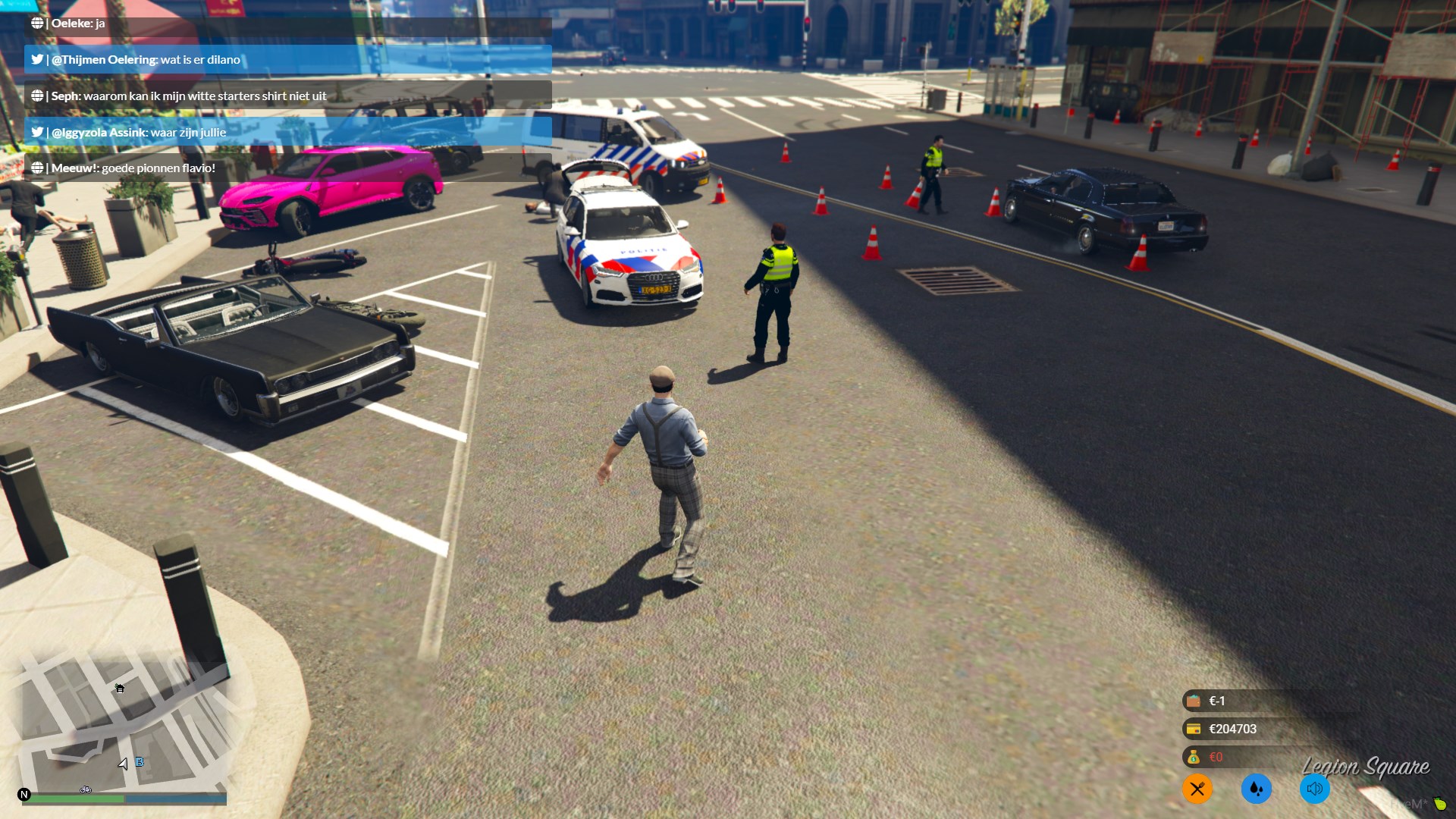Select Meeuw!'s chat message about pionnen
This screenshot has height=819, width=1456.
coord(287,168)
